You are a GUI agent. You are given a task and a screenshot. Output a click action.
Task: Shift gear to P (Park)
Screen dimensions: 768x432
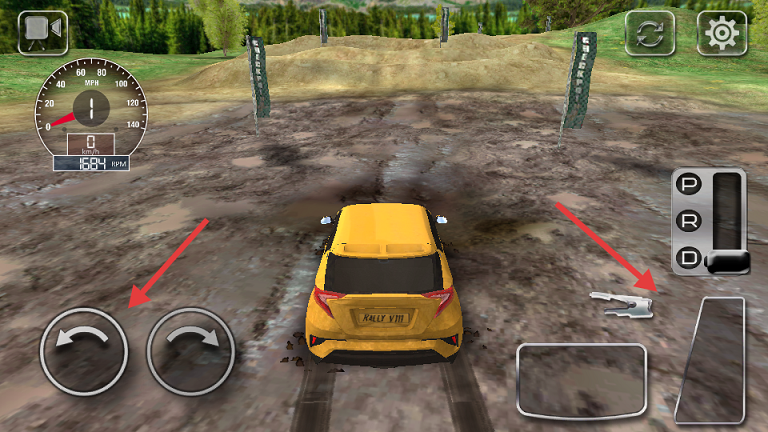tap(689, 185)
